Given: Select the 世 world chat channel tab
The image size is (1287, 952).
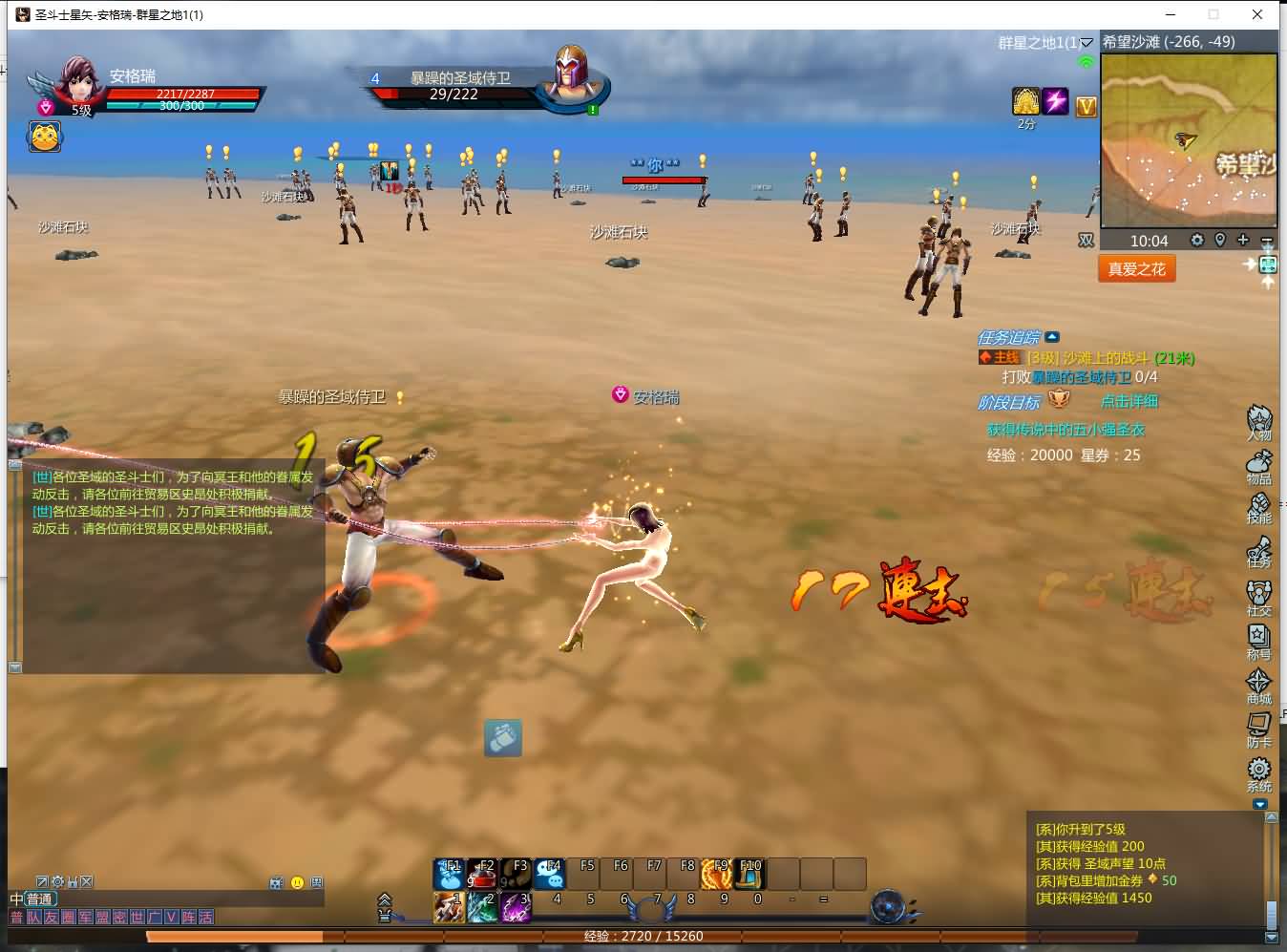Looking at the screenshot, I should pos(137,918).
